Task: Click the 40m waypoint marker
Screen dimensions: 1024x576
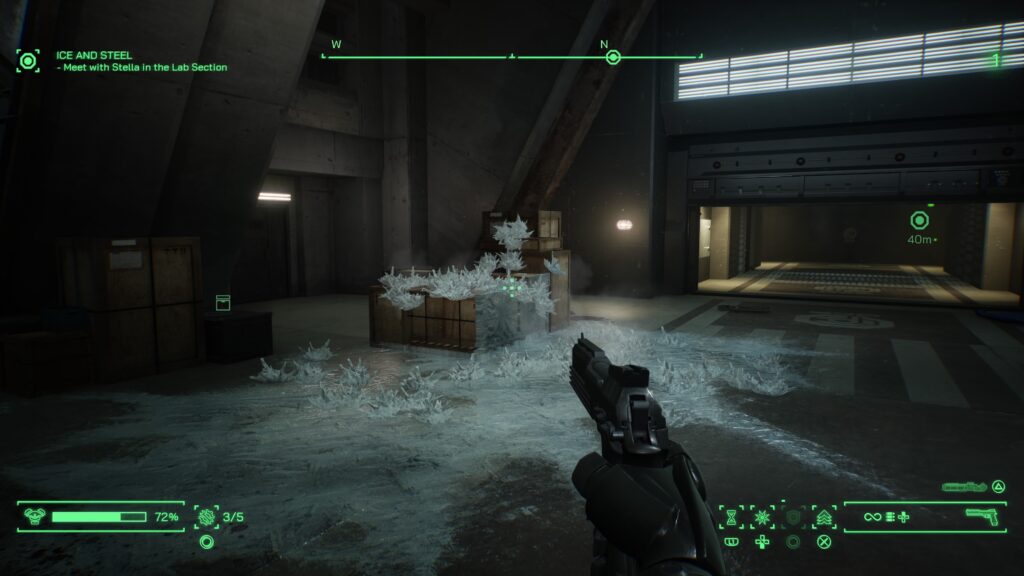Action: pos(919,220)
